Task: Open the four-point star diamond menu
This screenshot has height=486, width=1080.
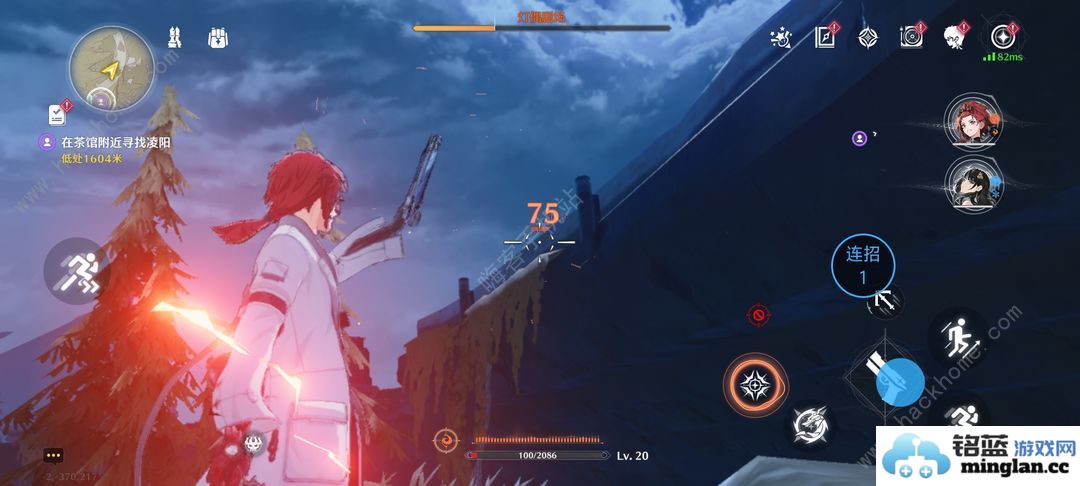Action: [868, 38]
